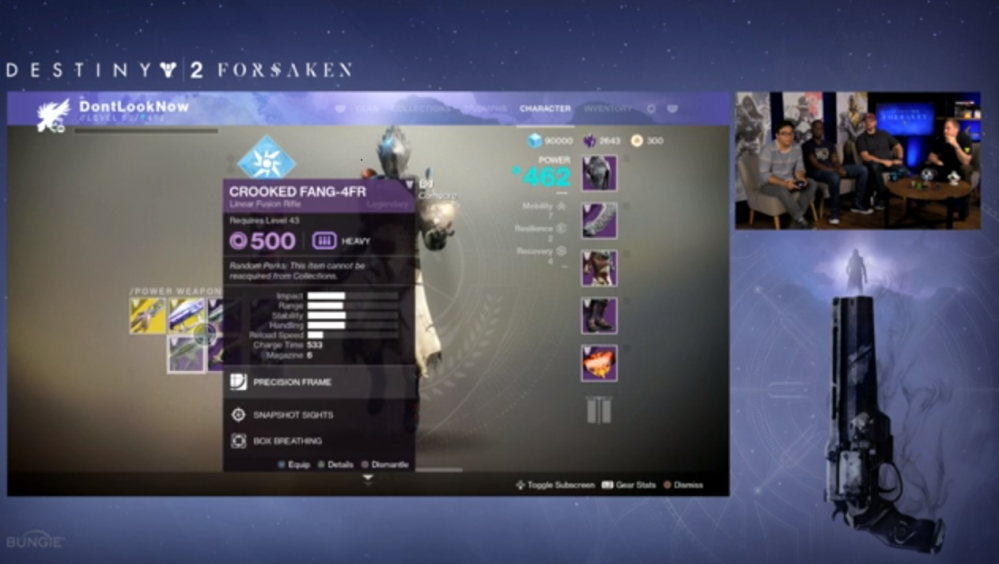Screen dimensions: 999x564
Task: Switch to the Character tab
Action: (545, 109)
